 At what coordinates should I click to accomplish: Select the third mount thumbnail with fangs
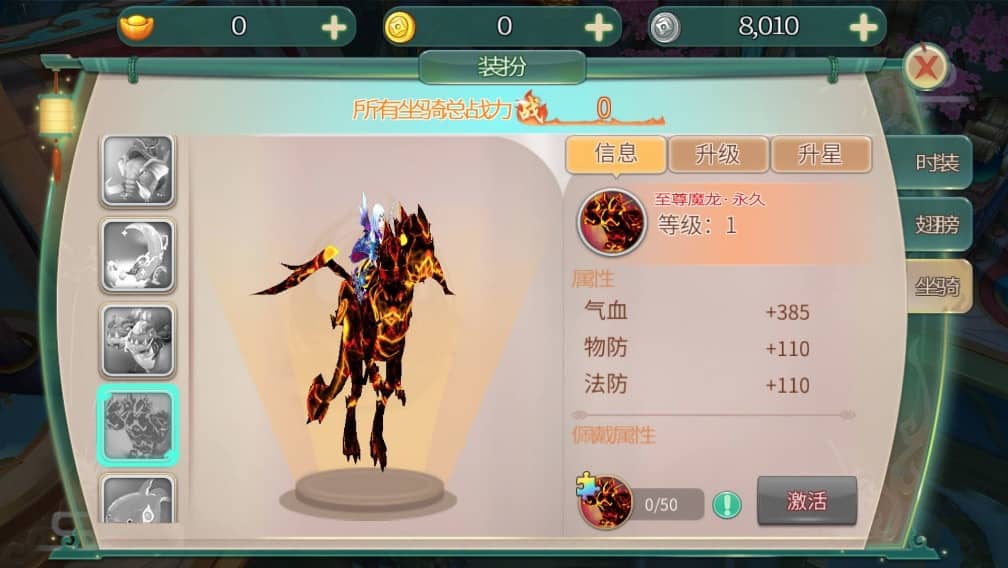pos(138,340)
